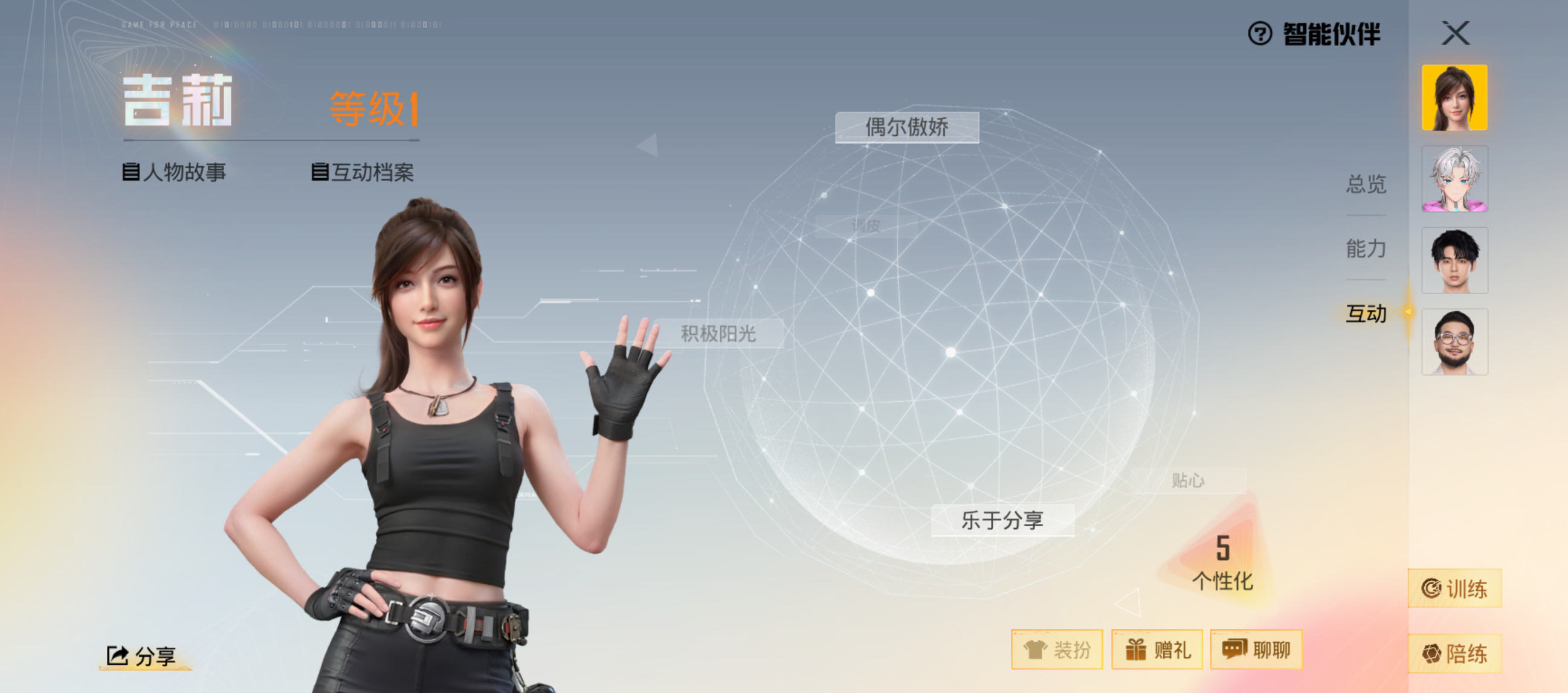Viewport: 1568px width, 693px height.
Task: Select the 乐于分享 personality tag
Action: [1002, 520]
